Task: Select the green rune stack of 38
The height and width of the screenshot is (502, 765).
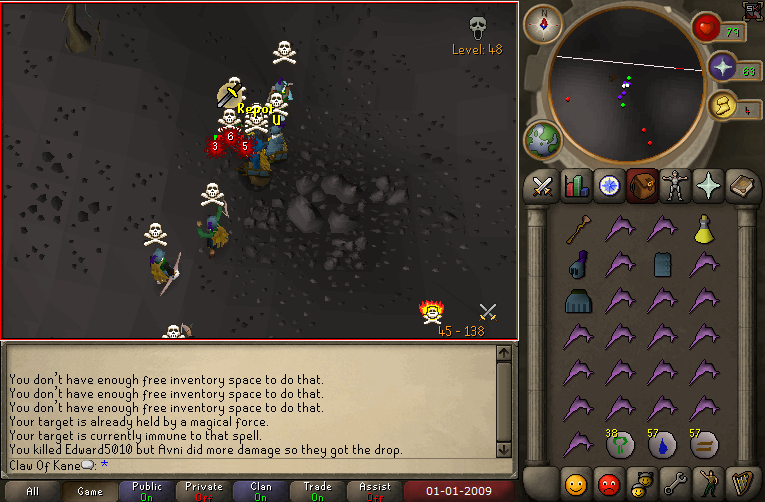Action: (x=621, y=443)
